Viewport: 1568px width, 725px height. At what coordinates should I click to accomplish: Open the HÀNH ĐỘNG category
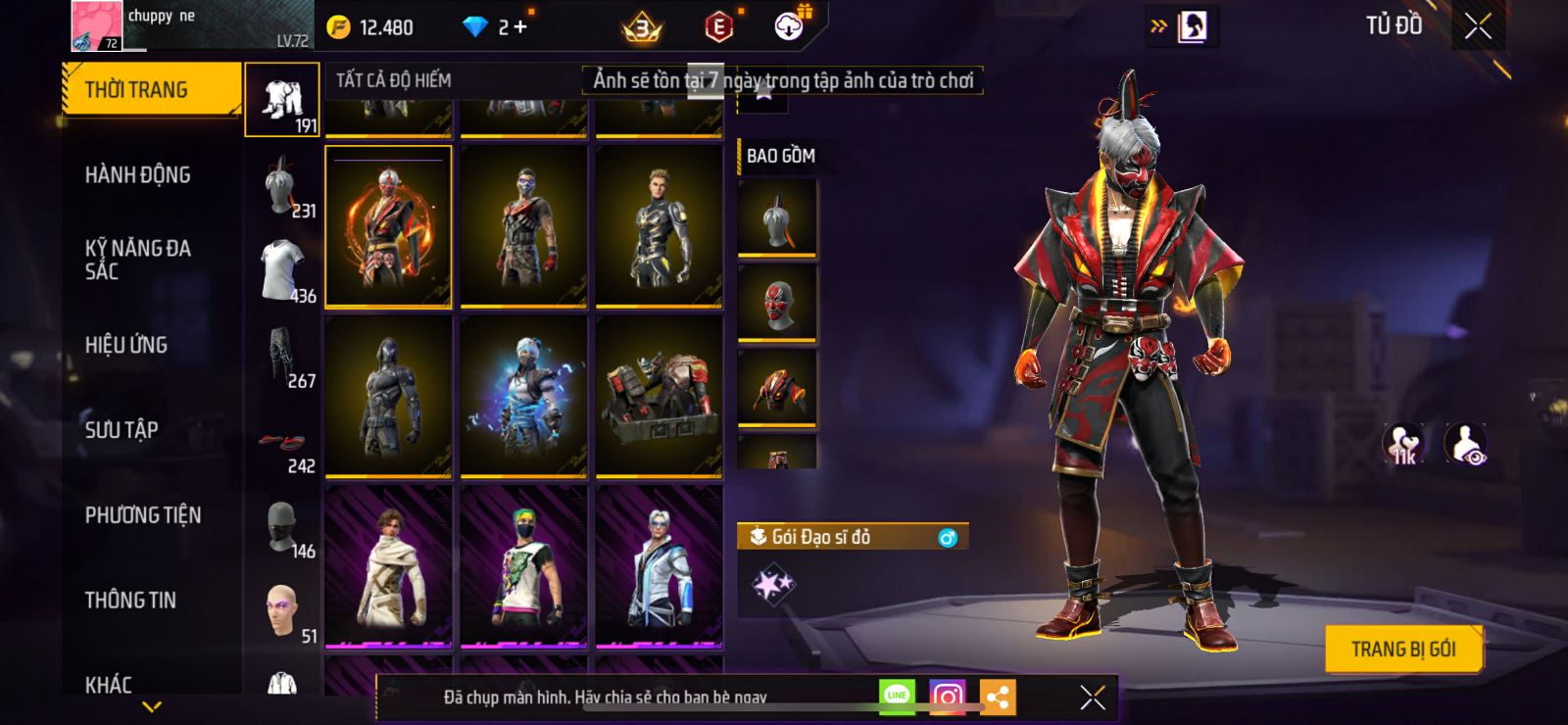[x=138, y=175]
